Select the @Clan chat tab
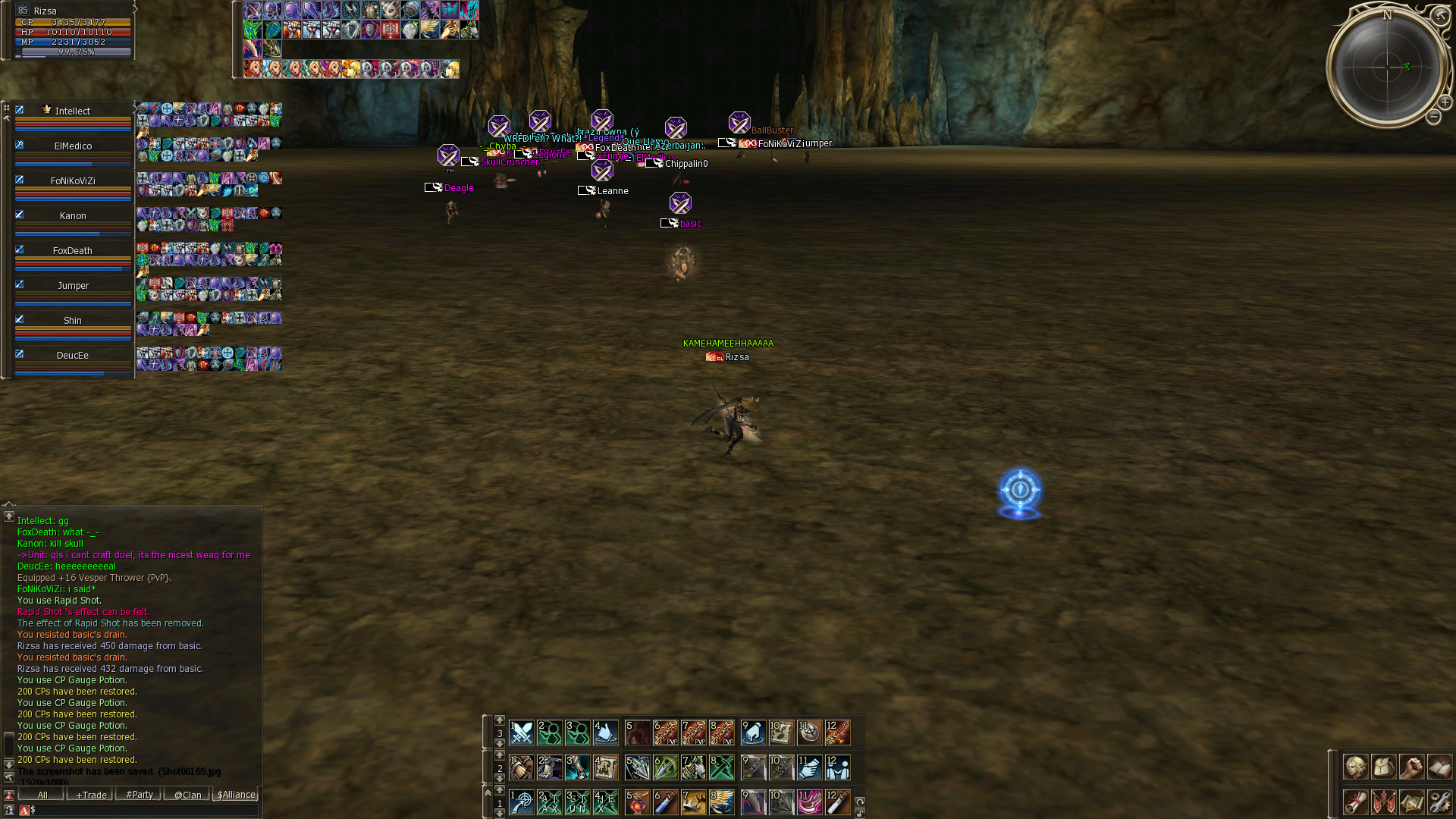The height and width of the screenshot is (819, 1456). pos(187,795)
